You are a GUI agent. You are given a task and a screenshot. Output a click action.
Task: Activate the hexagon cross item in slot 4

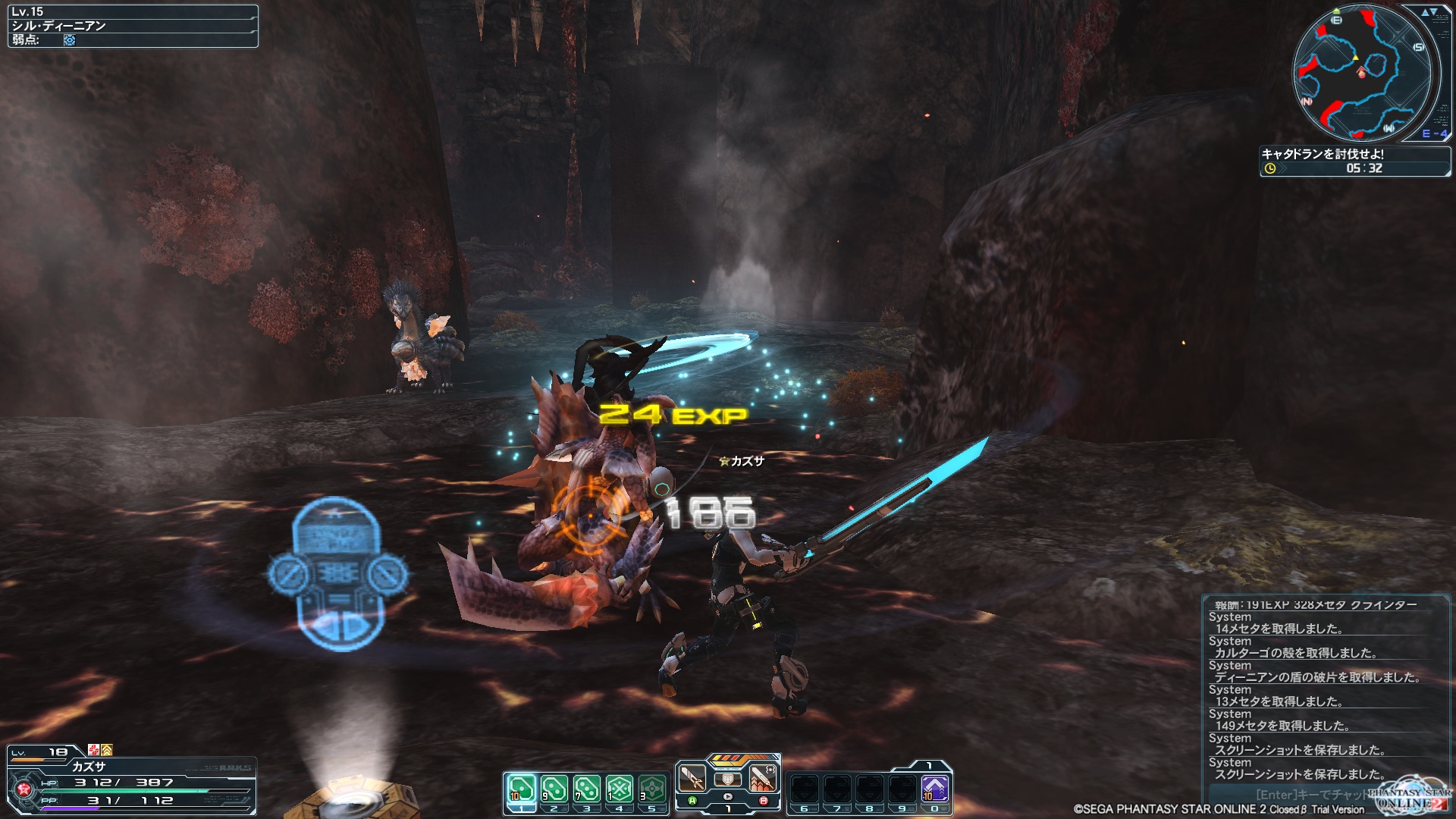(620, 789)
